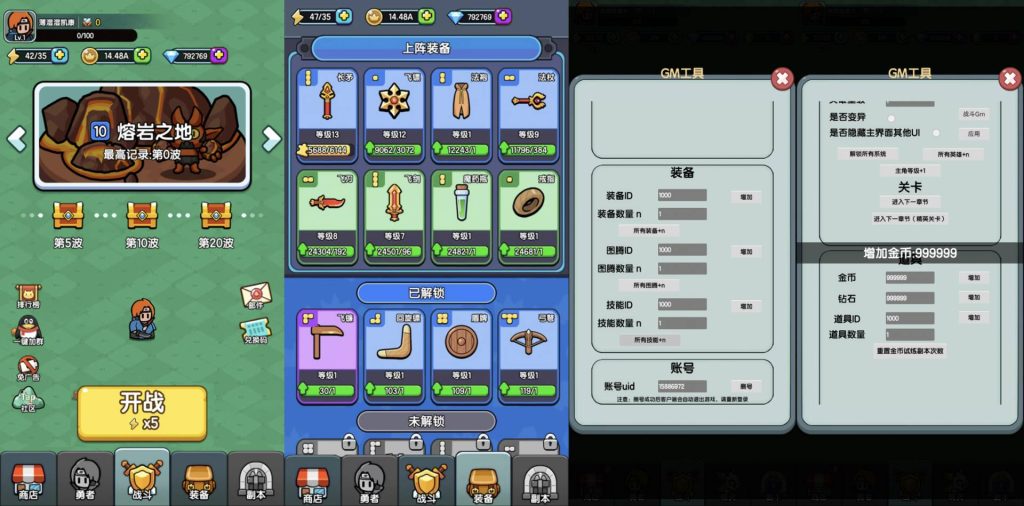The width and height of the screenshot is (1024, 506).
Task: Go to the next stage with the right arrow
Action: coord(271,138)
